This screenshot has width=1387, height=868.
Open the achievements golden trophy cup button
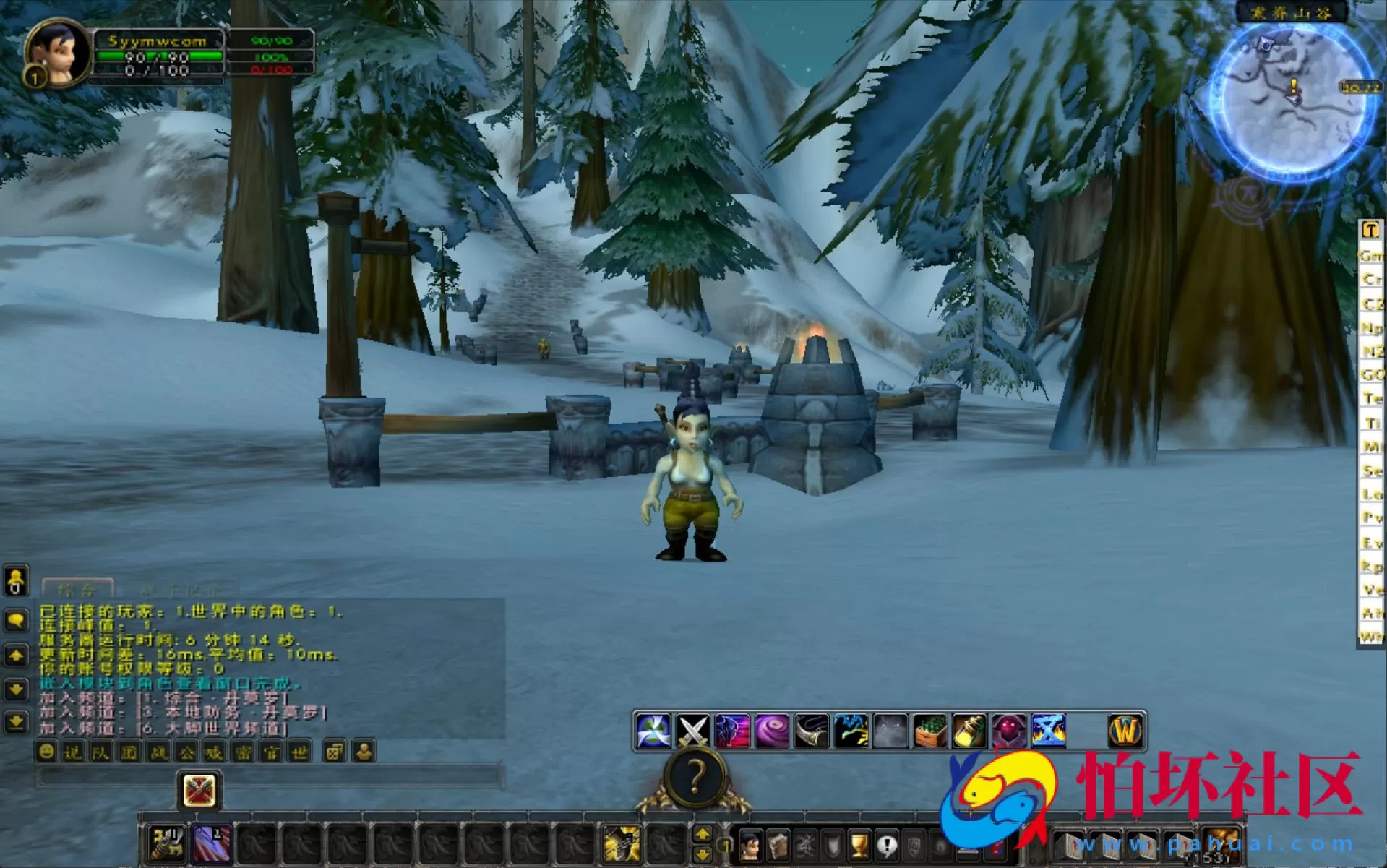859,845
